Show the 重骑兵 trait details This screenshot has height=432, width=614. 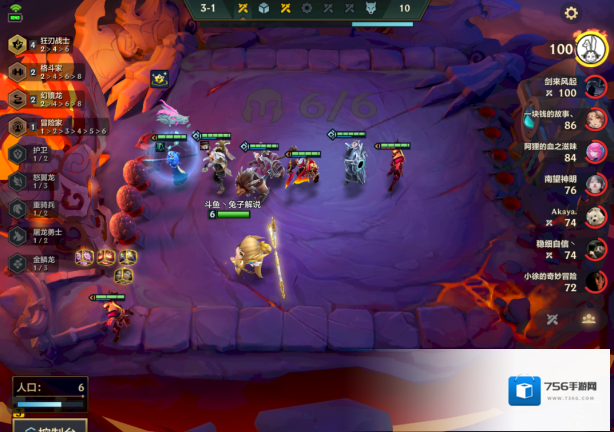(38, 208)
